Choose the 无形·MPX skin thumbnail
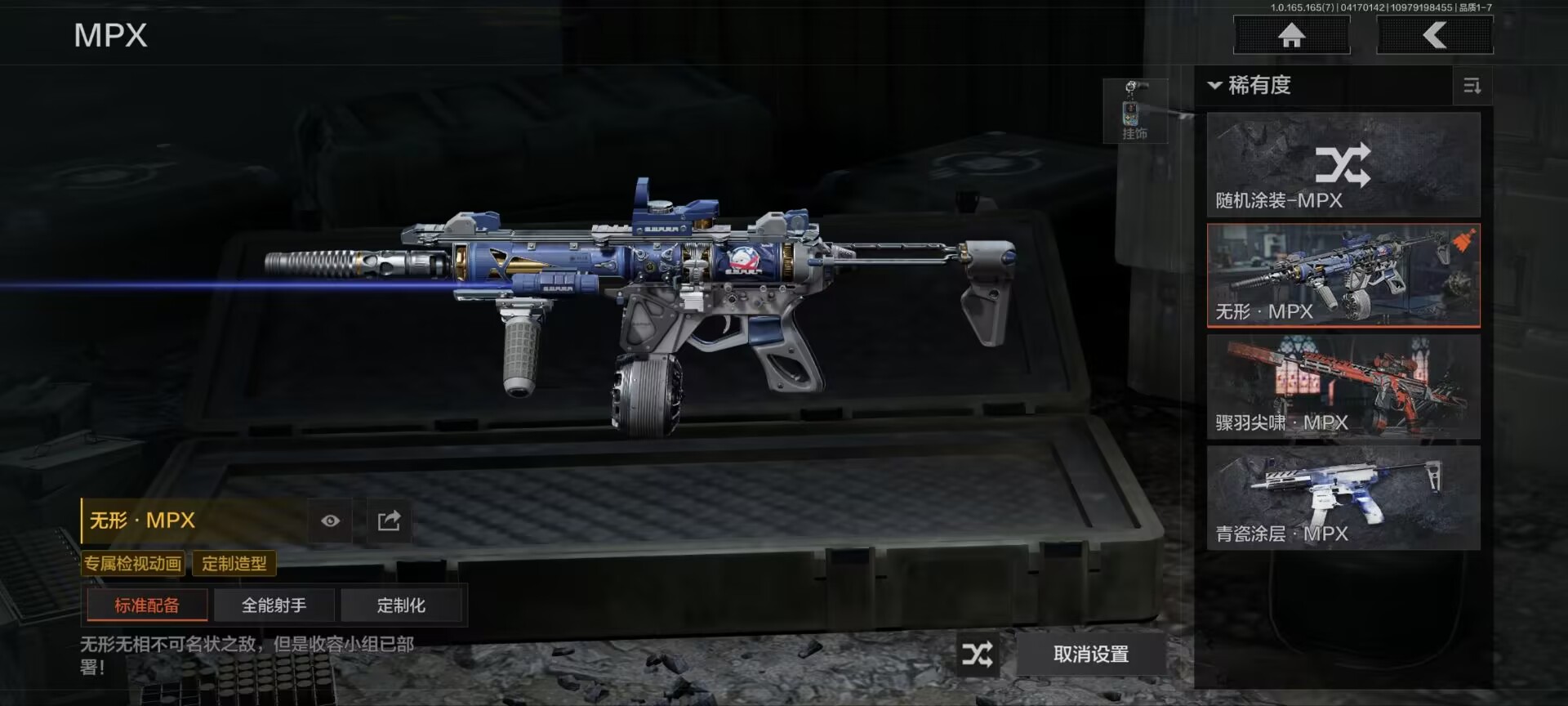This screenshot has width=1568, height=706. 1343,276
